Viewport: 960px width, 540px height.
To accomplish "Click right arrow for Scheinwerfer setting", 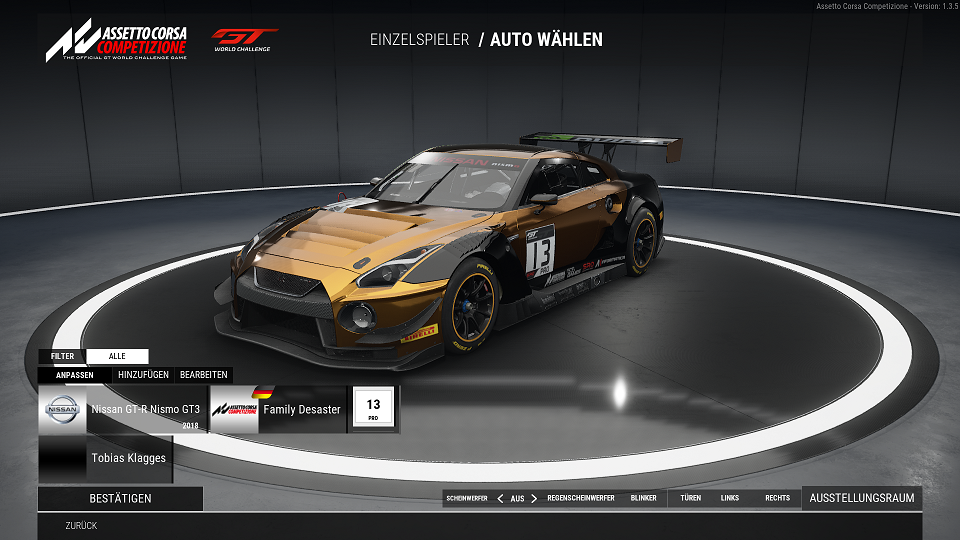I will [x=534, y=498].
